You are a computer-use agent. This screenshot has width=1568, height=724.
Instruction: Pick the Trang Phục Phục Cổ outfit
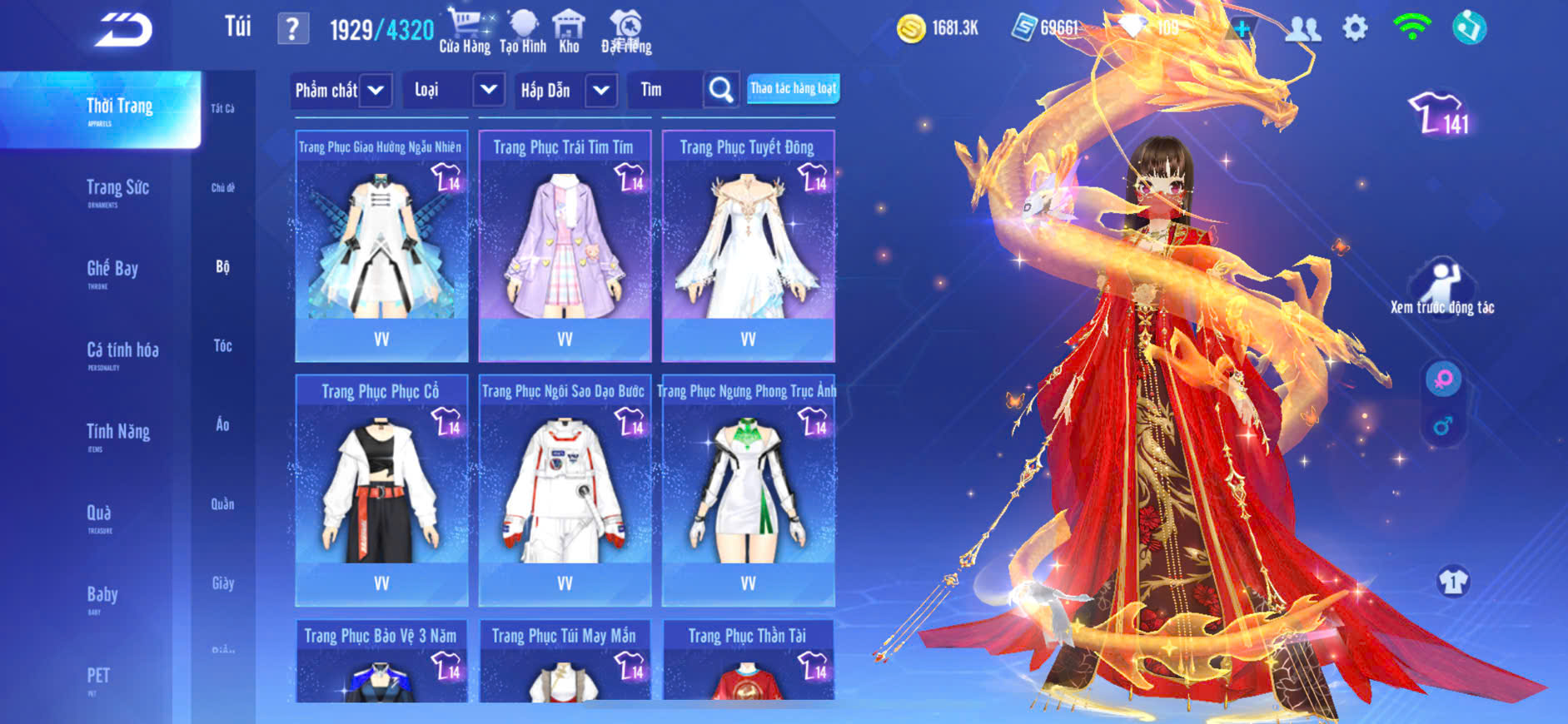coord(381,490)
